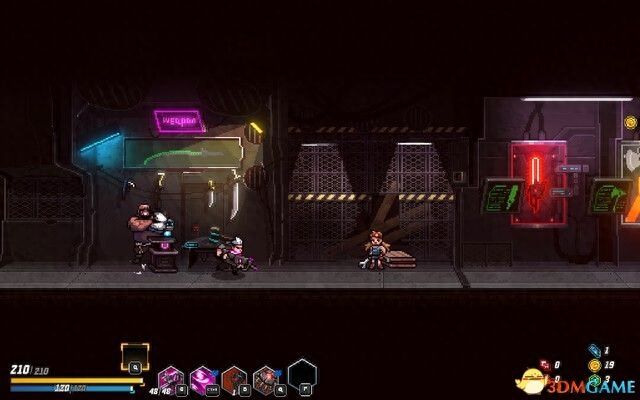This screenshot has width=640, height=400.
Task: Activate the magenta swirl skill hexagon
Action: tap(203, 378)
